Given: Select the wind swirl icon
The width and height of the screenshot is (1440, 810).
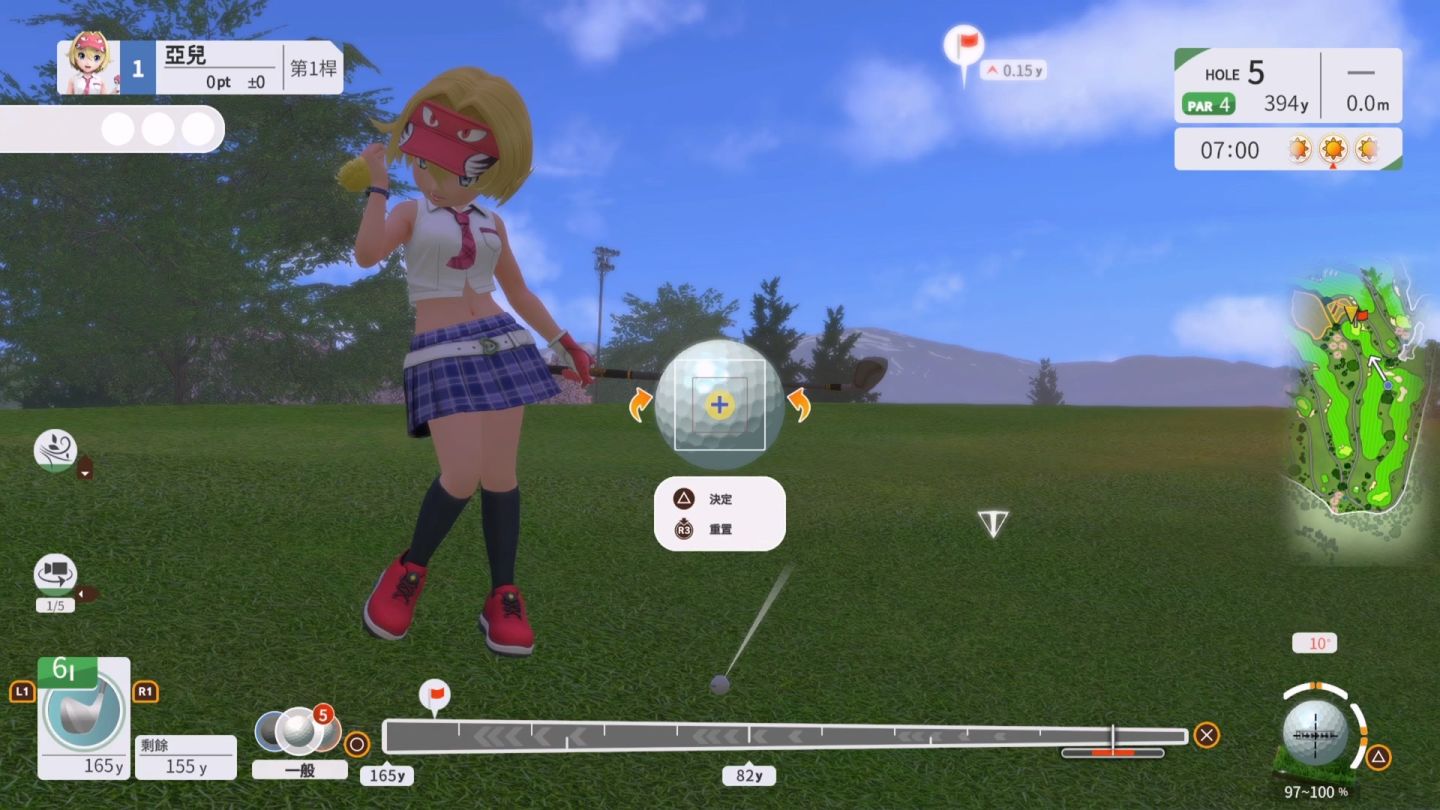Looking at the screenshot, I should [x=55, y=450].
